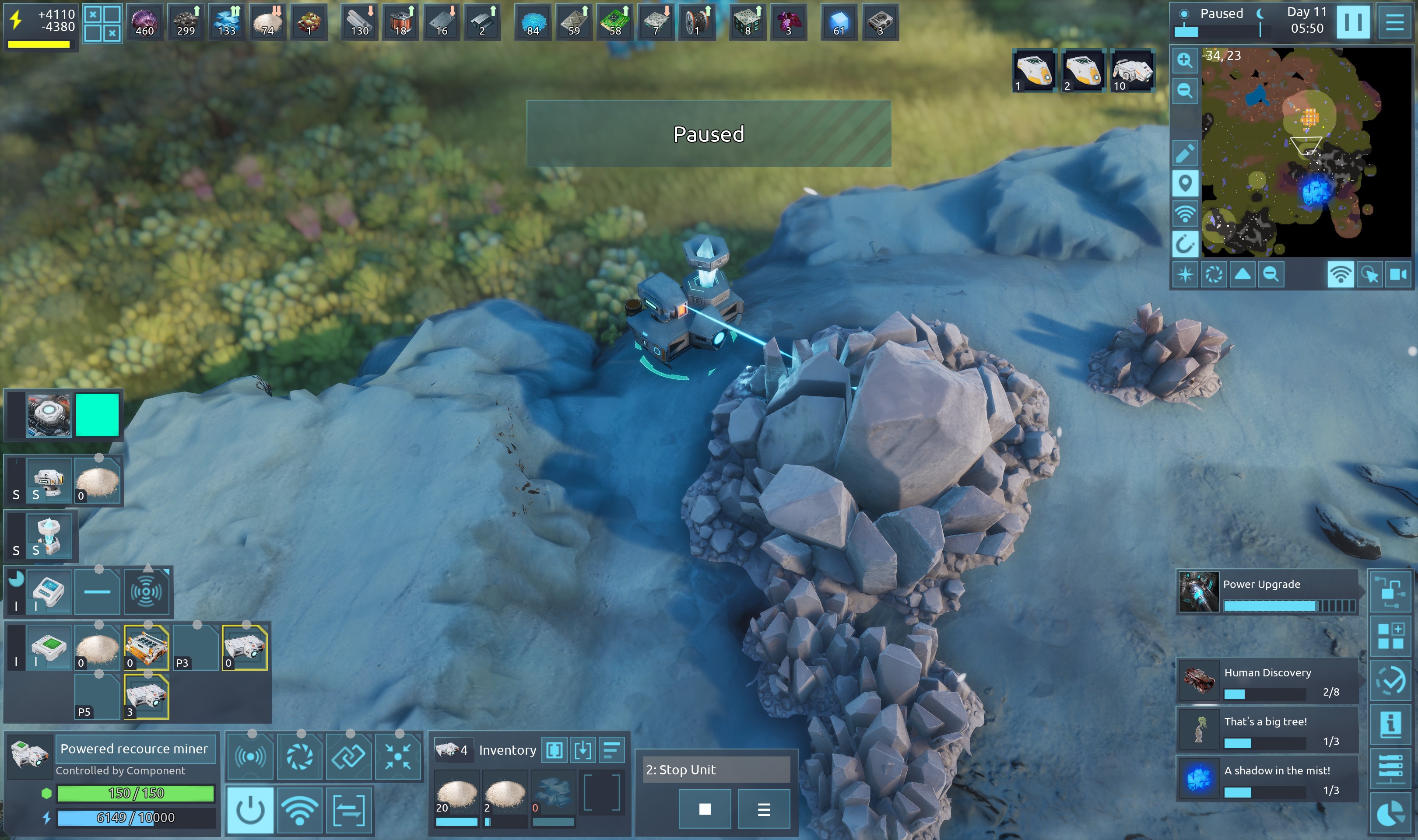This screenshot has width=1418, height=840.
Task: Select the Human Discovery quest entry
Action: (x=1267, y=680)
